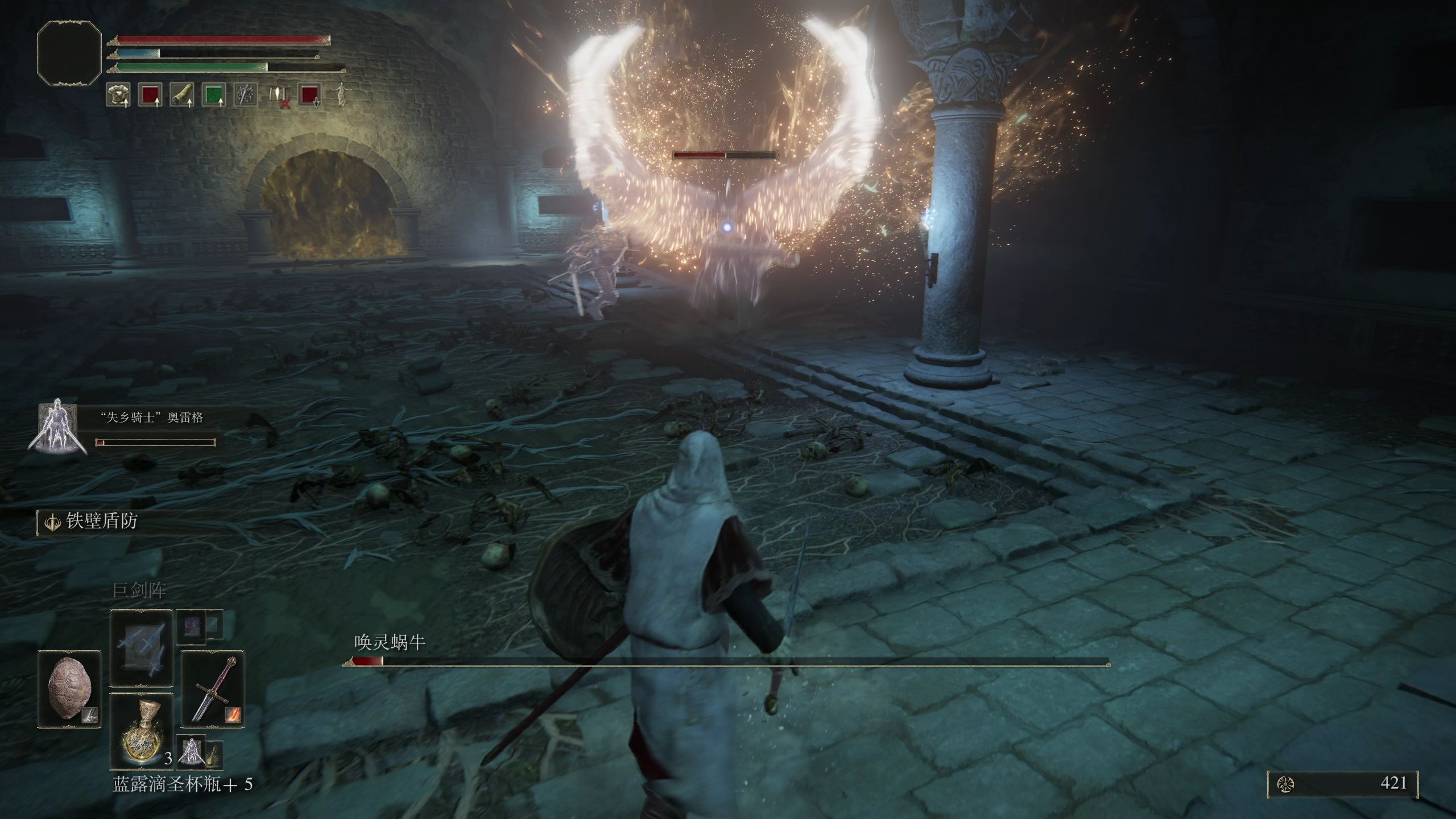Viewport: 1456px width, 819px height.
Task: Select the right-hand sword weapon slot
Action: click(213, 689)
